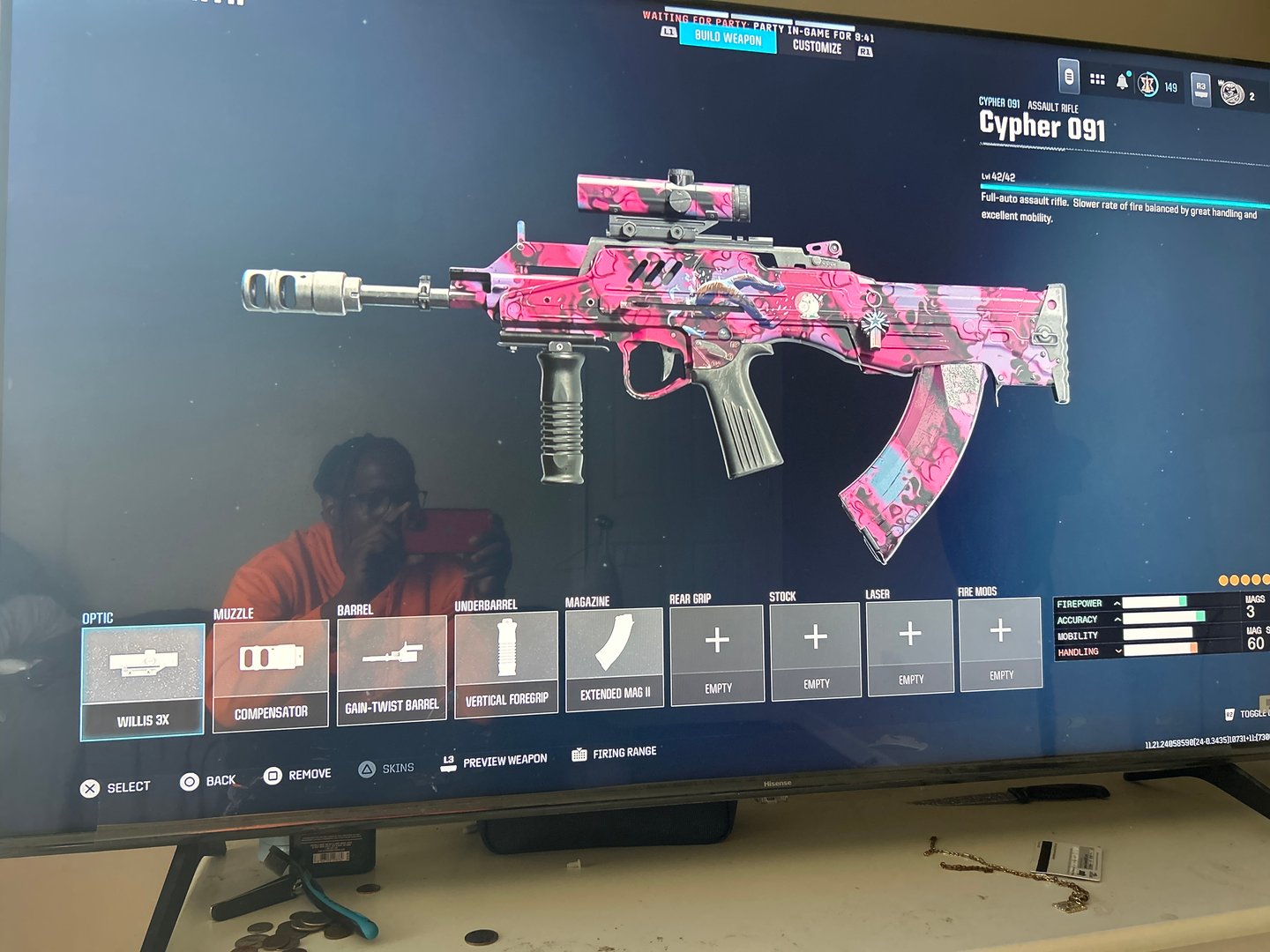This screenshot has width=1270, height=952.
Task: Choose the empty Fire Mods slot
Action: (1000, 642)
